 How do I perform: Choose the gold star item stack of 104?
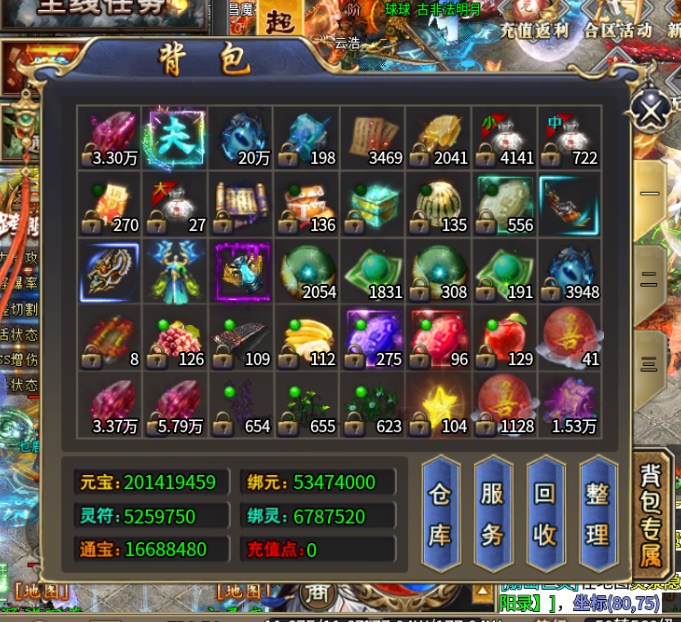point(438,405)
